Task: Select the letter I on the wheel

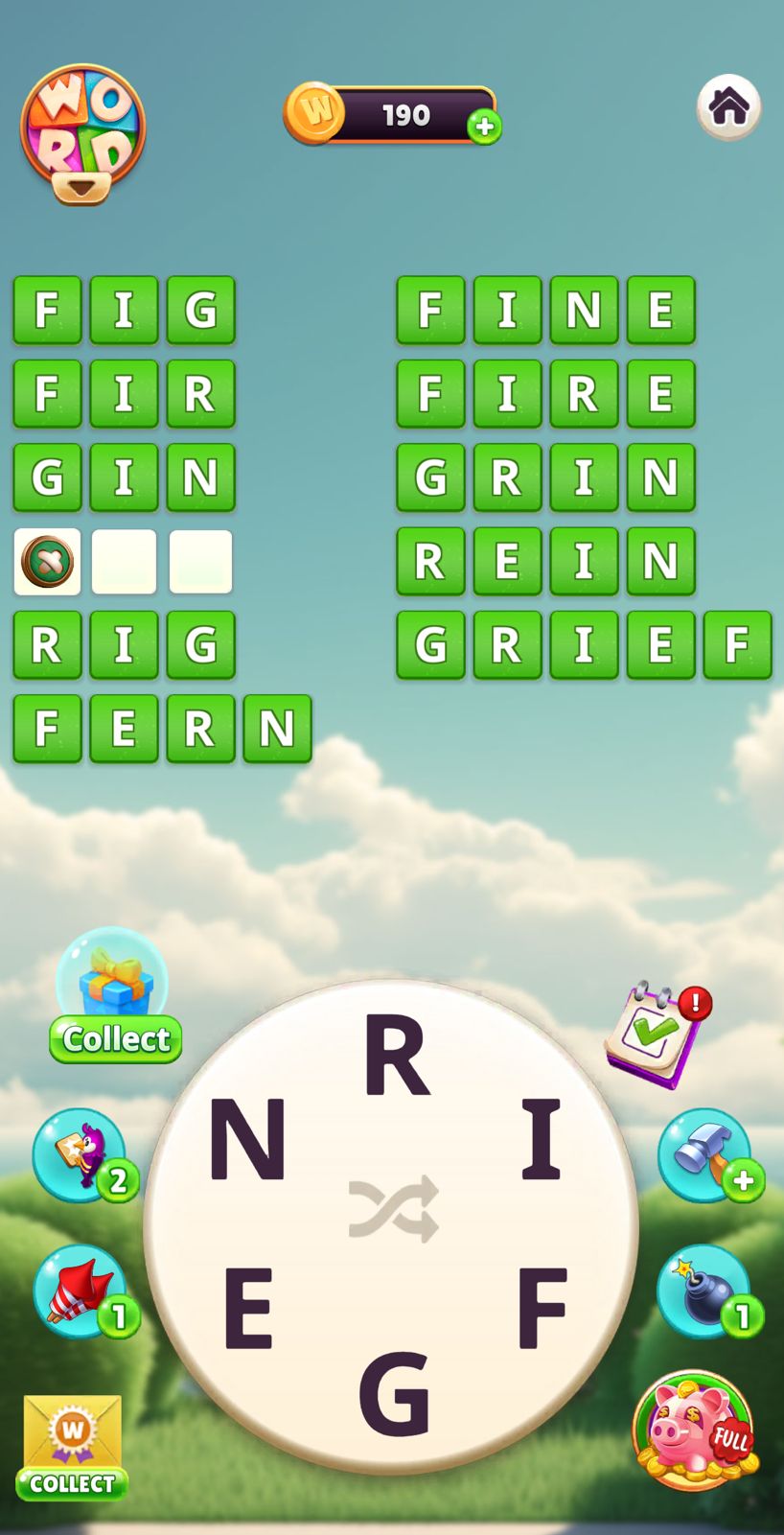Action: [x=542, y=1139]
